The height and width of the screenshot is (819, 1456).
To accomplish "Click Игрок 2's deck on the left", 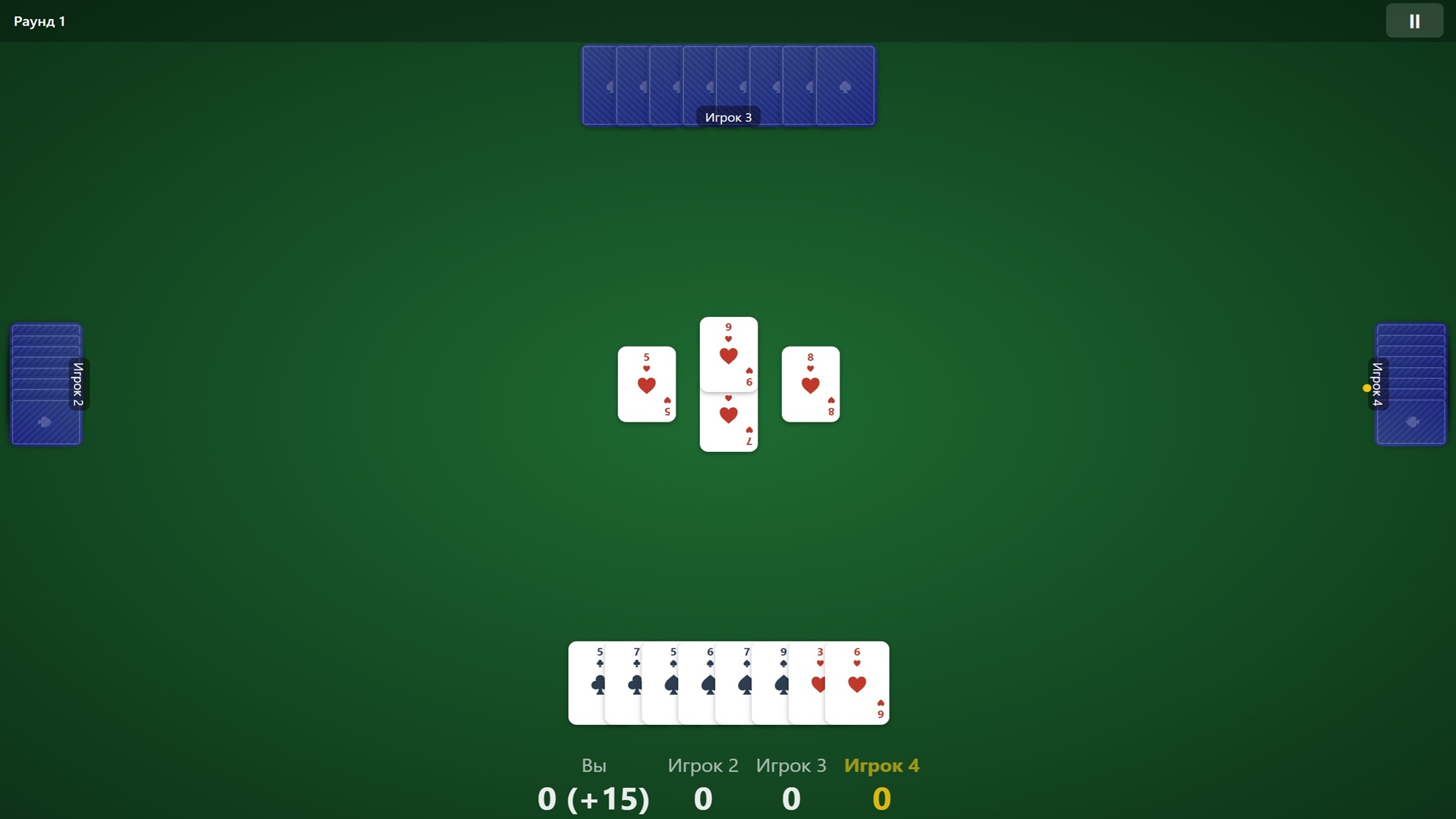I will (x=45, y=384).
